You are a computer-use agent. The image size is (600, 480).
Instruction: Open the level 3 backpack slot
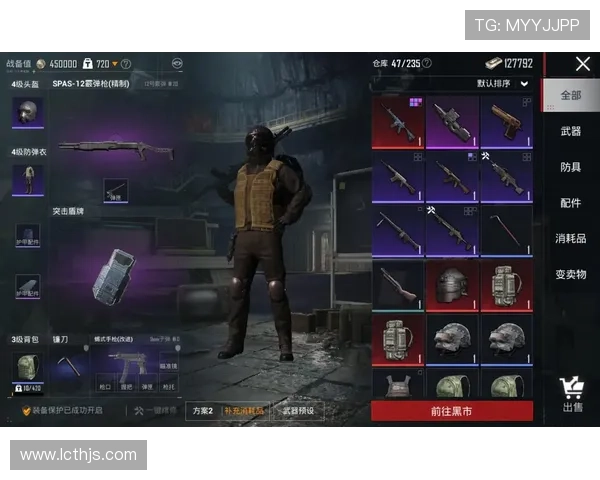coord(27,370)
